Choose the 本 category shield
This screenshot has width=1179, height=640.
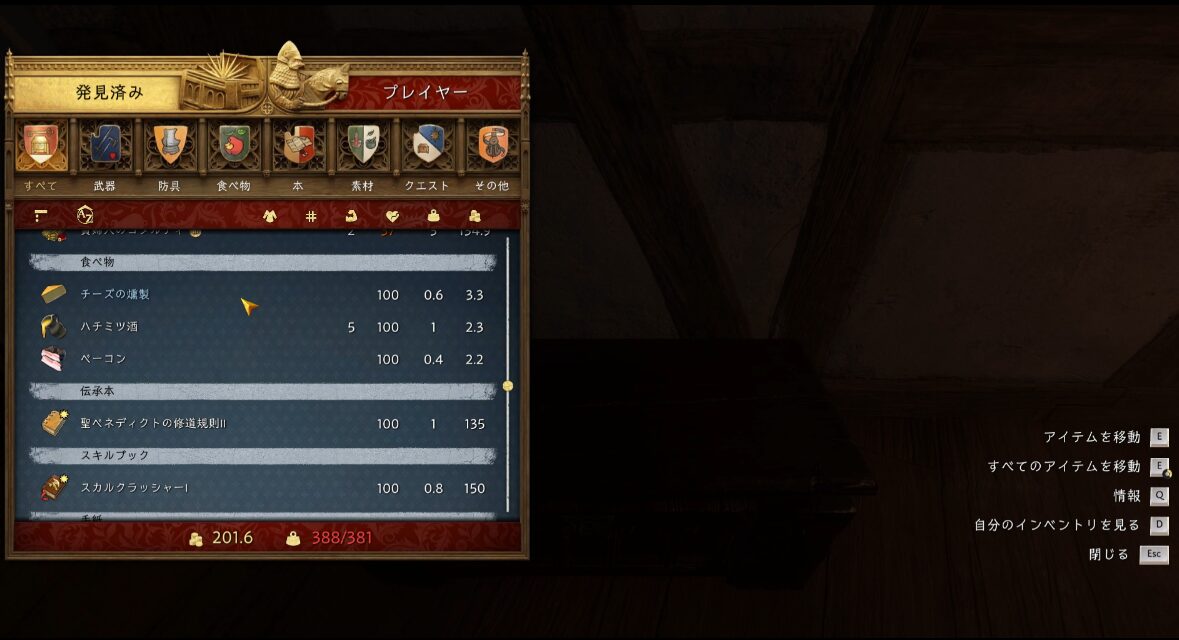[296, 148]
